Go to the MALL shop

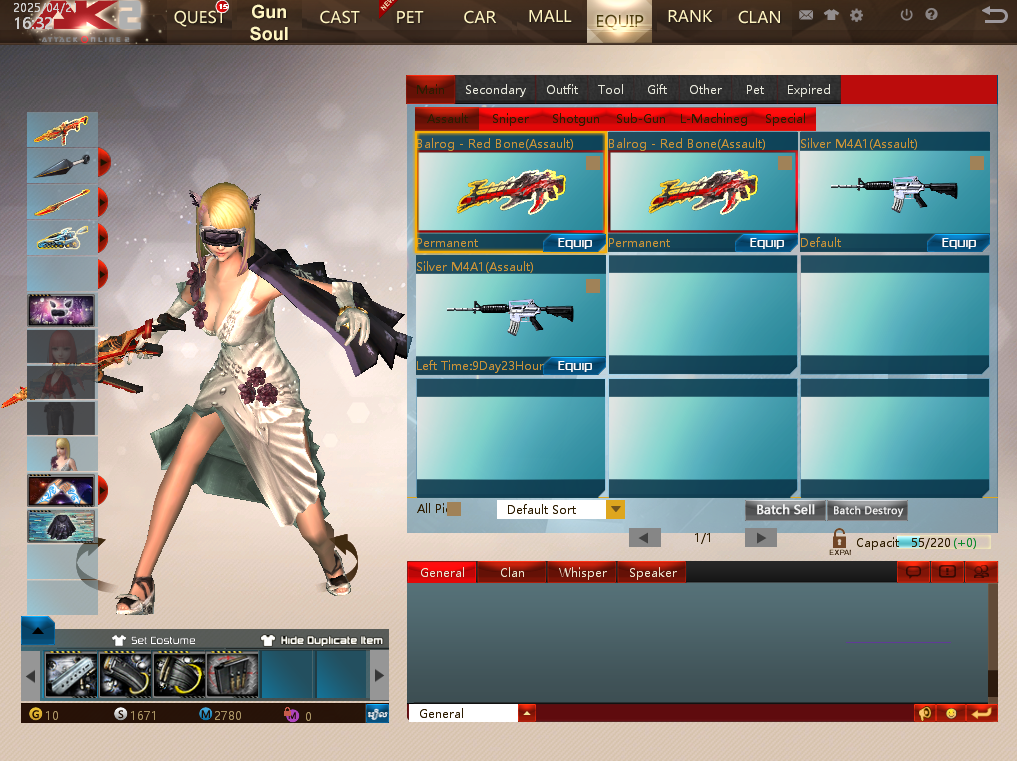point(549,17)
